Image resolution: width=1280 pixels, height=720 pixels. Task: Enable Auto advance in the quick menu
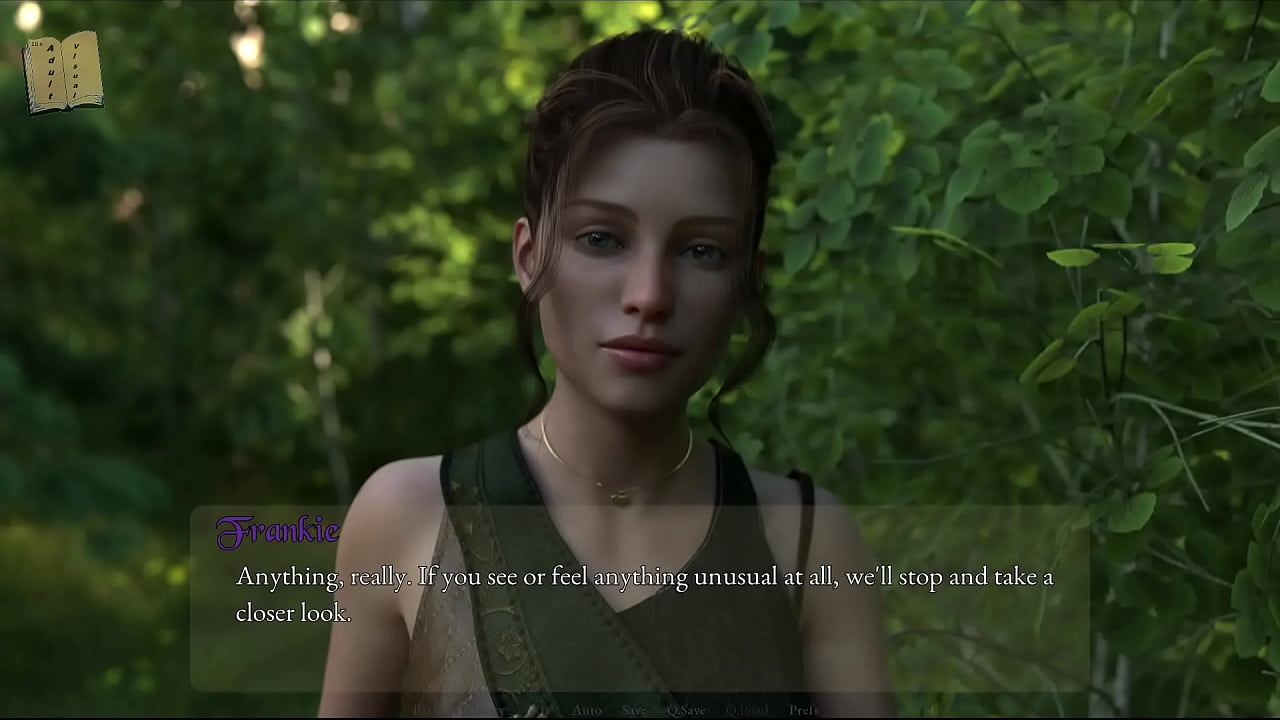pos(587,710)
